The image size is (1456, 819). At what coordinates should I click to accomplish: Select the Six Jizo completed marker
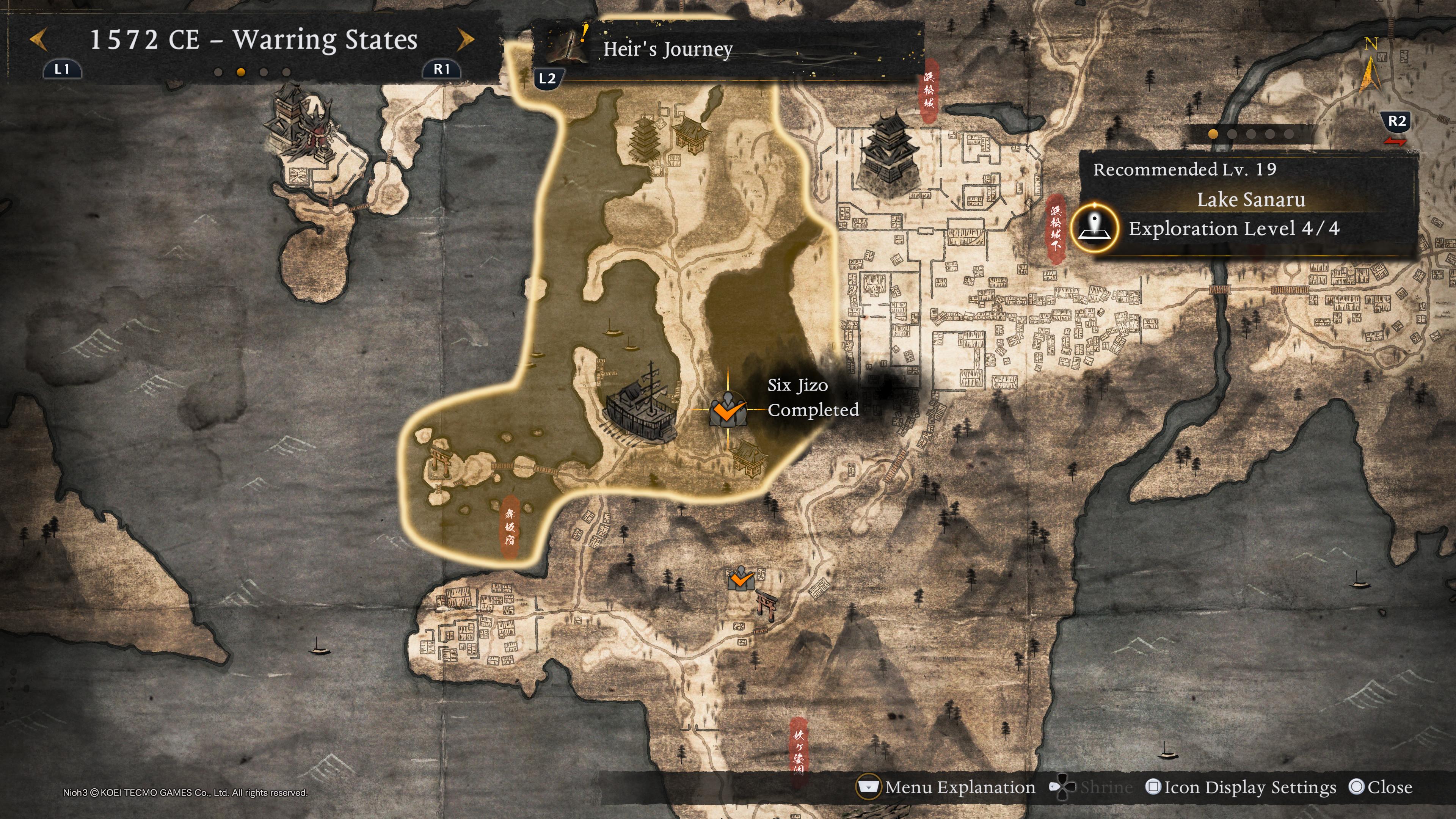tap(728, 410)
